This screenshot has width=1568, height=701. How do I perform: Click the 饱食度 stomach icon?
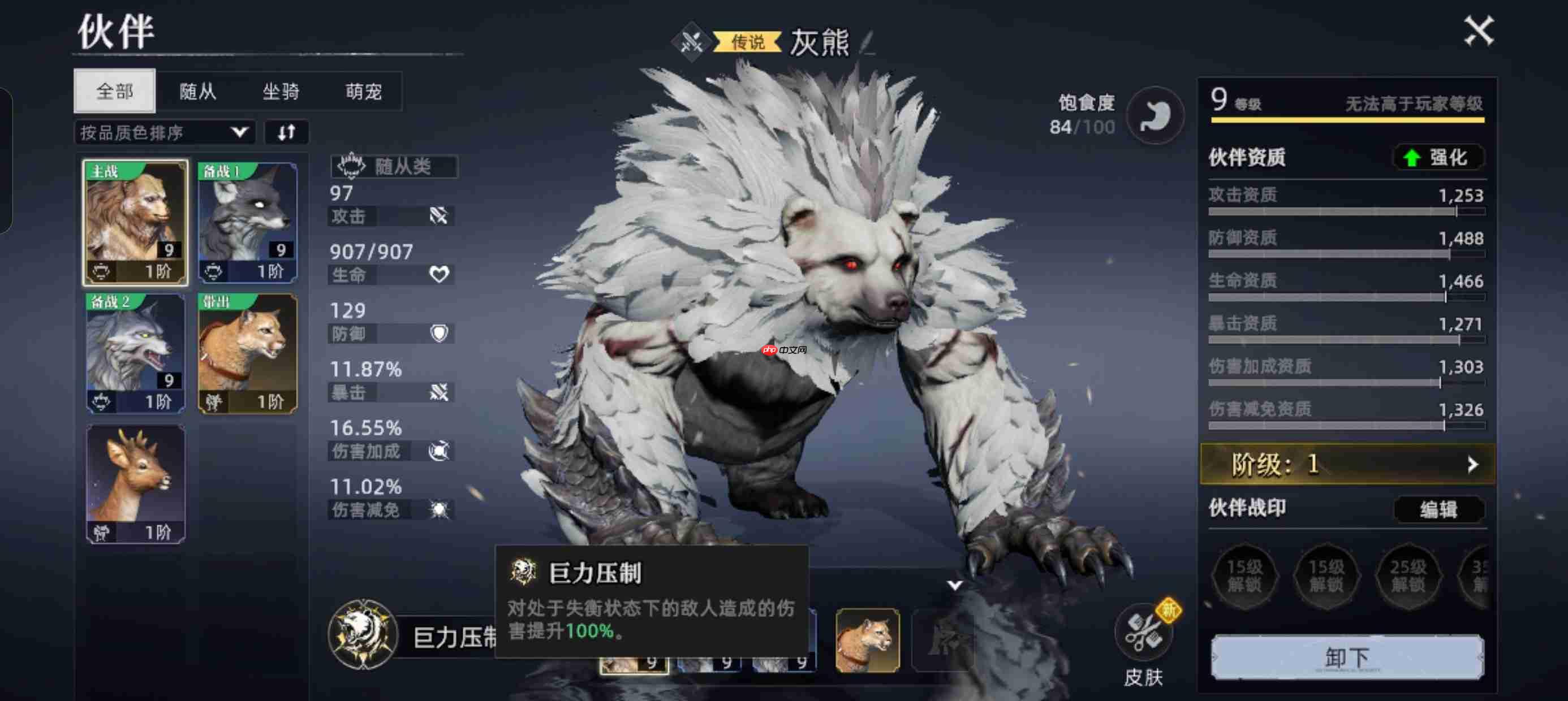click(x=1155, y=116)
